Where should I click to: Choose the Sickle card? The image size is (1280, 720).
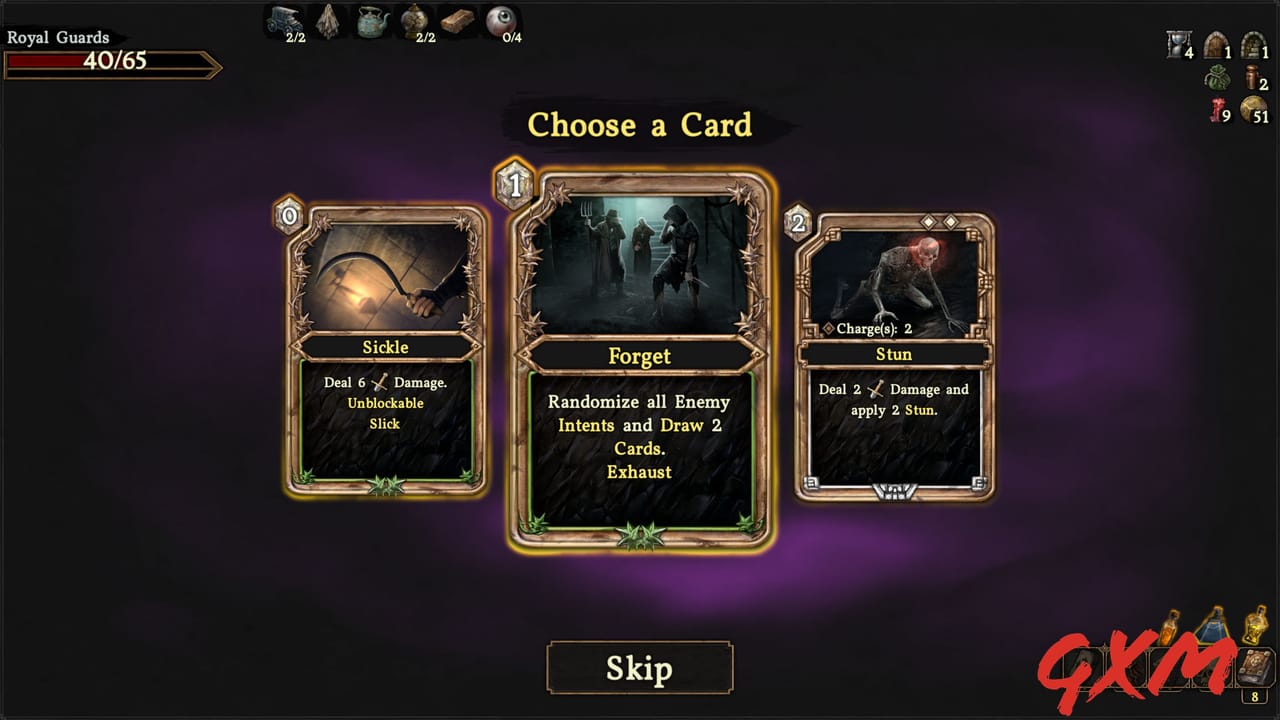point(386,350)
